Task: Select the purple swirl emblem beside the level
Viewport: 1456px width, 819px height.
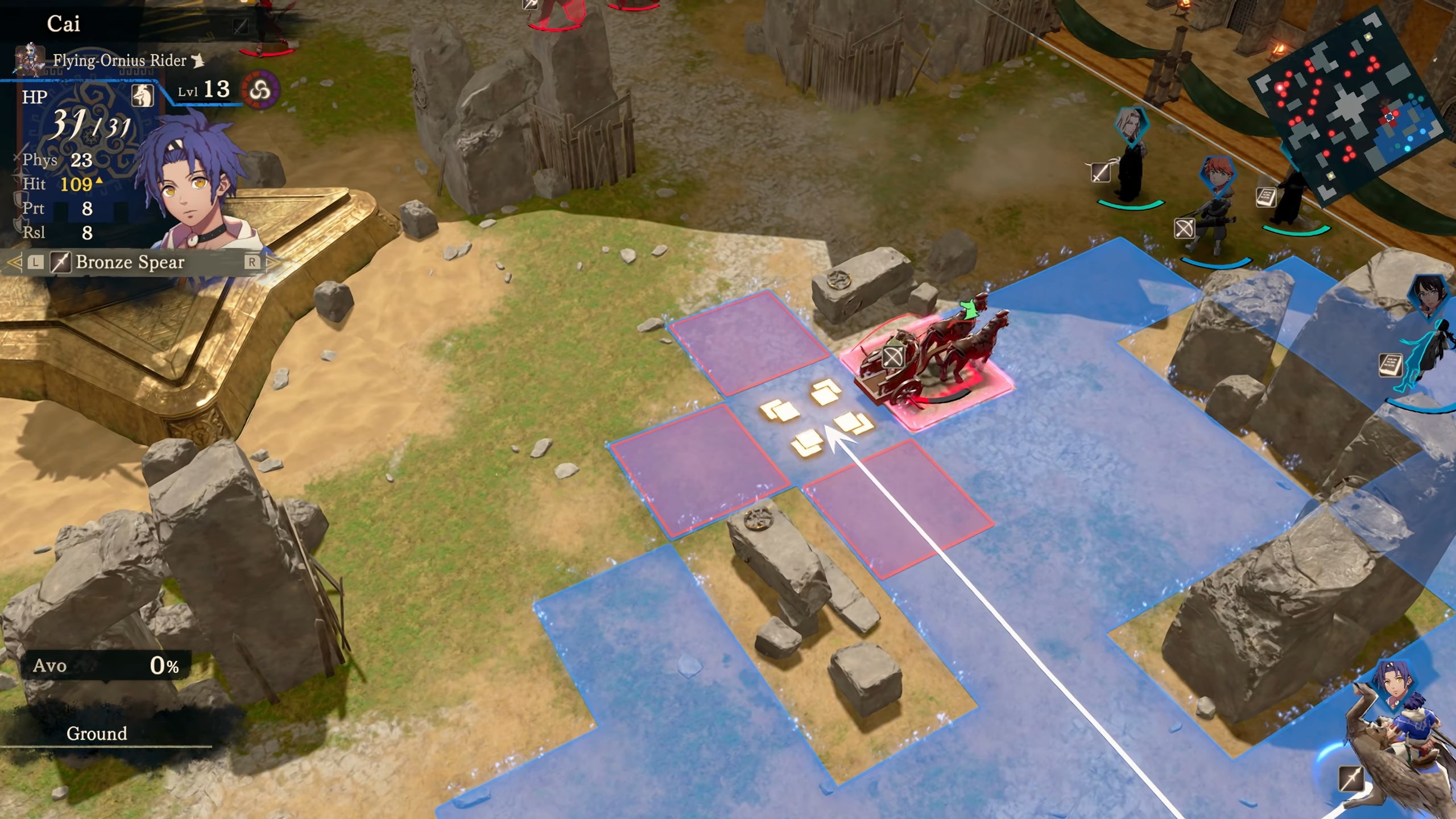Action: click(x=261, y=90)
